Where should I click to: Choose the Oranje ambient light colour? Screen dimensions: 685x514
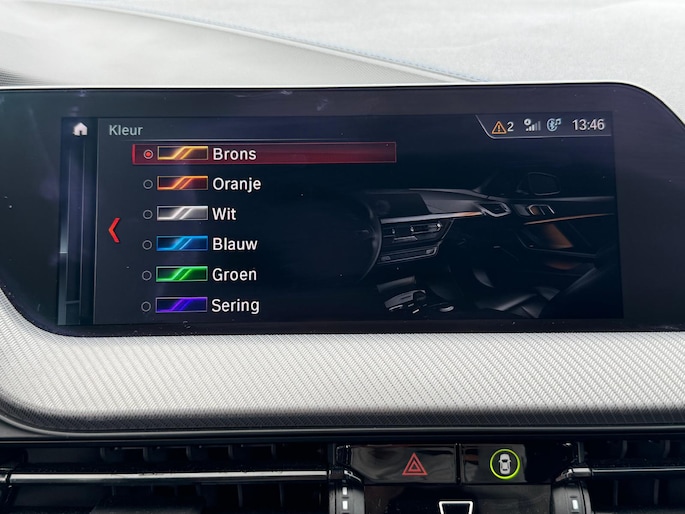(x=236, y=184)
